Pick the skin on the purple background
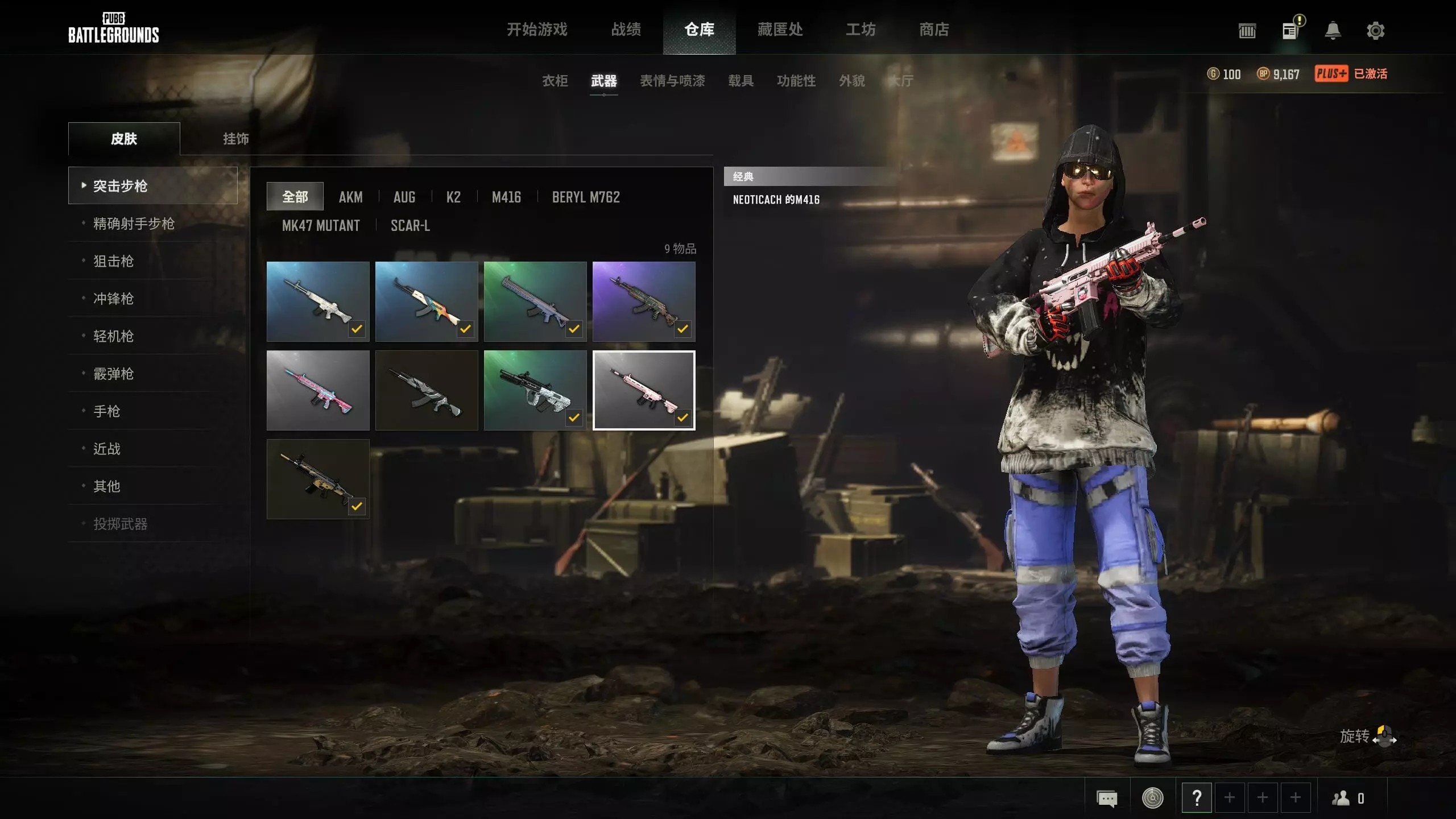This screenshot has height=819, width=1456. pyautogui.click(x=644, y=301)
